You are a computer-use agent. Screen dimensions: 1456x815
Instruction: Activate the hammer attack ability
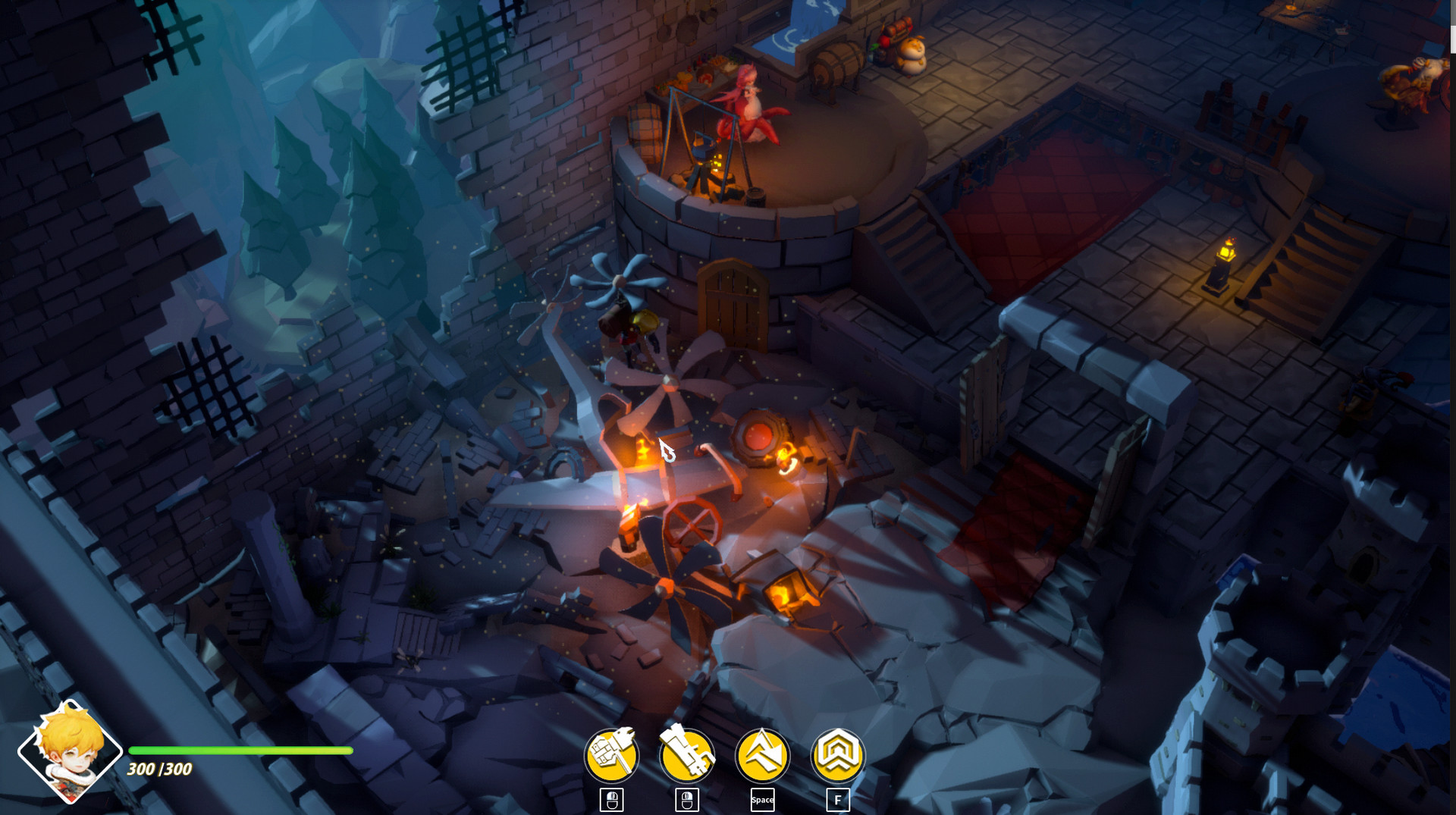click(611, 755)
